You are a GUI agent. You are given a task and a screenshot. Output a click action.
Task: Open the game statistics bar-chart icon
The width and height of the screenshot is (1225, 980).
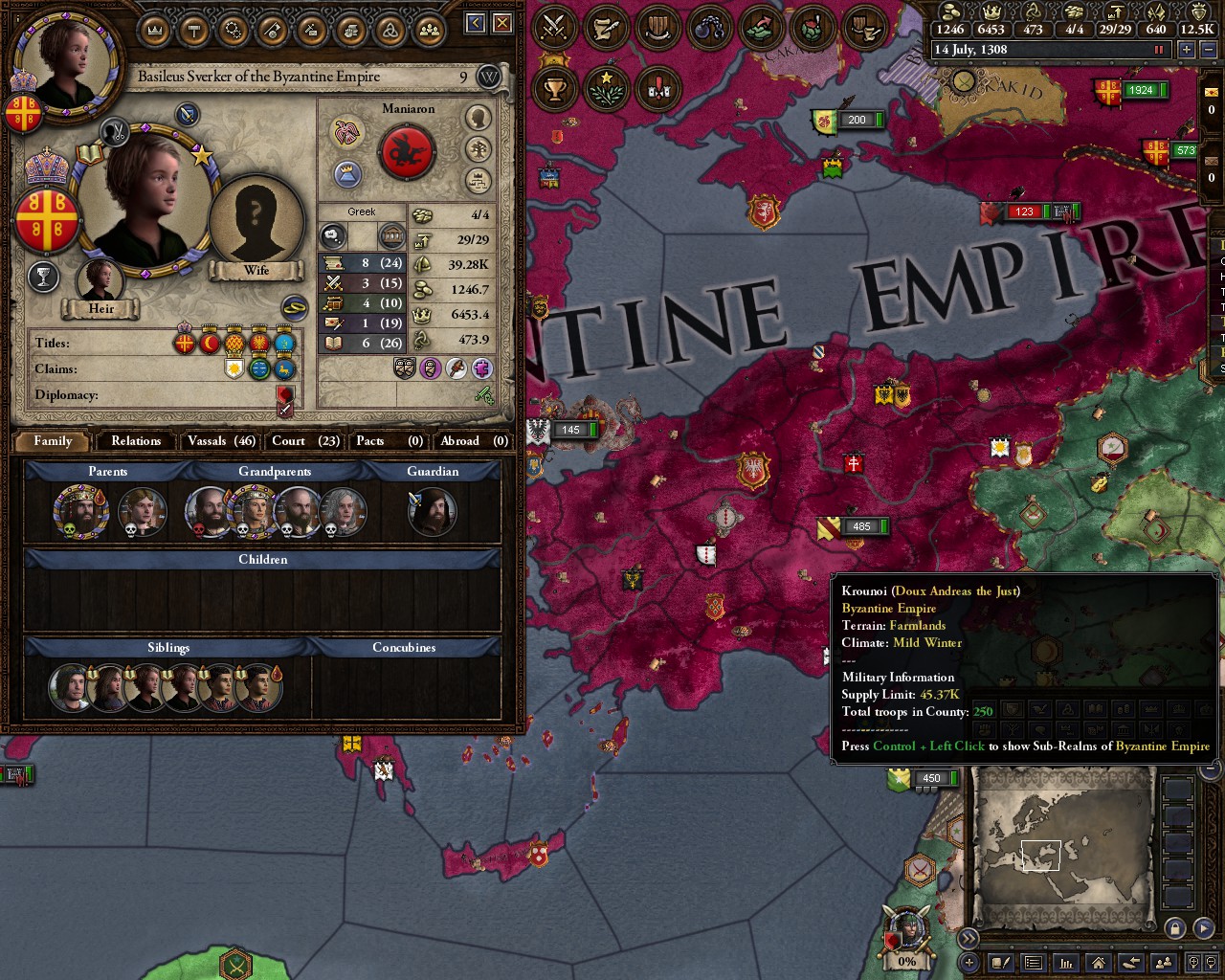(x=1066, y=963)
